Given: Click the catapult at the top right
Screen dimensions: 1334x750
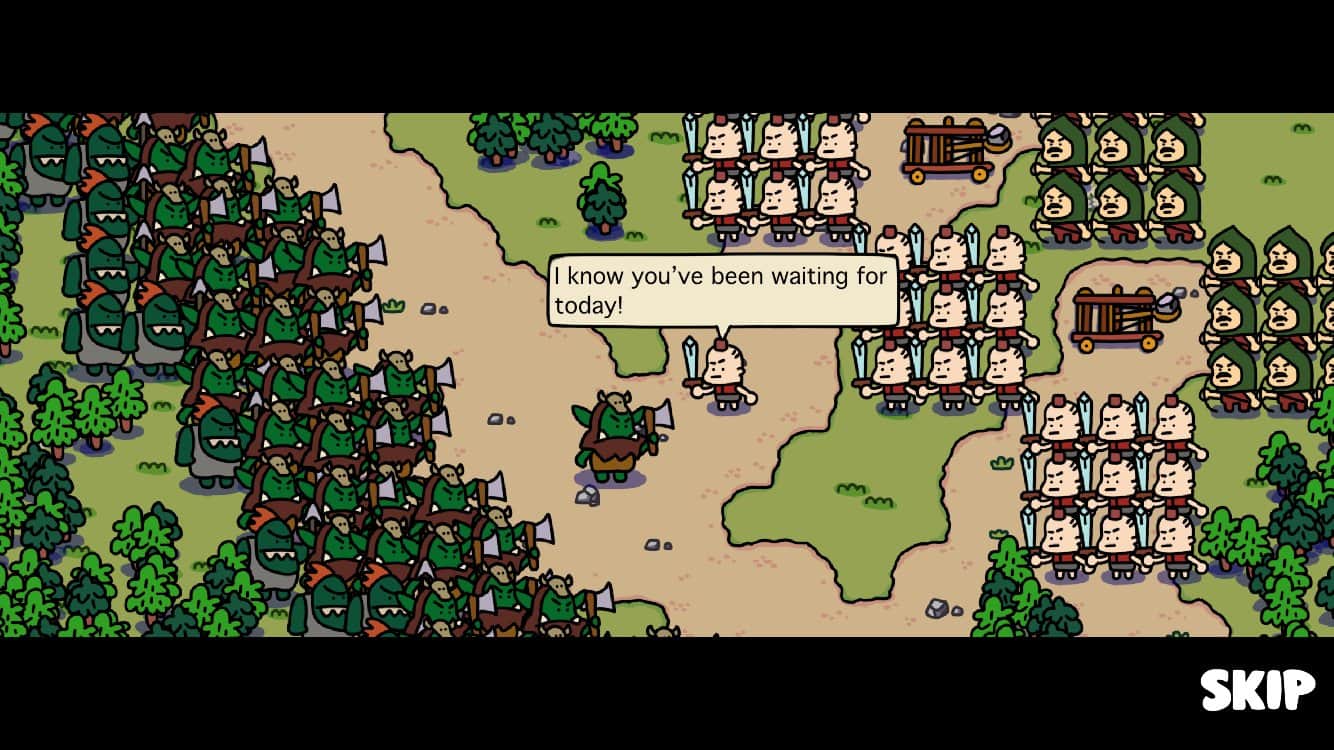Looking at the screenshot, I should click(944, 150).
